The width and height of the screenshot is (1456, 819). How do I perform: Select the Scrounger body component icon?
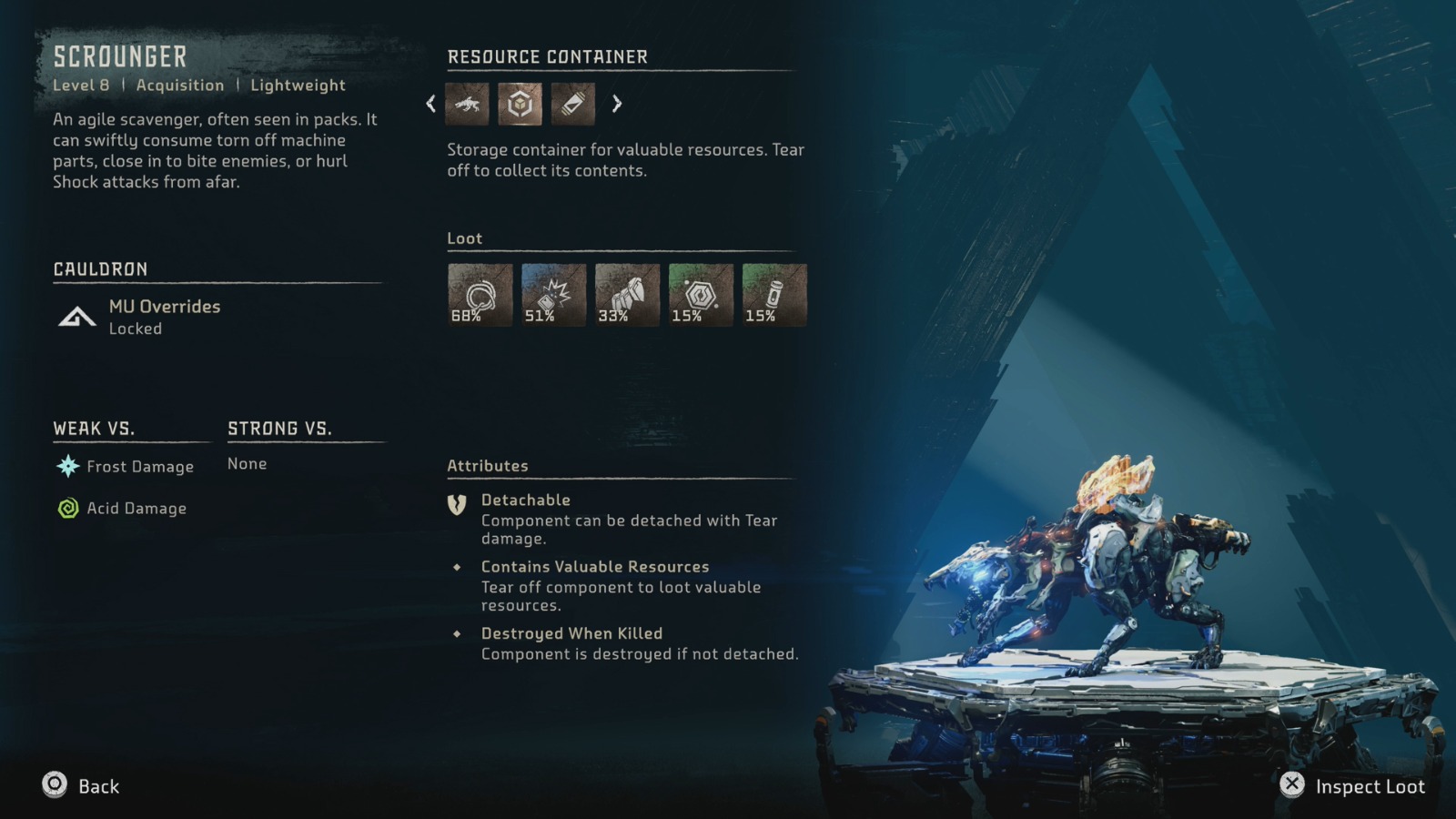467,104
